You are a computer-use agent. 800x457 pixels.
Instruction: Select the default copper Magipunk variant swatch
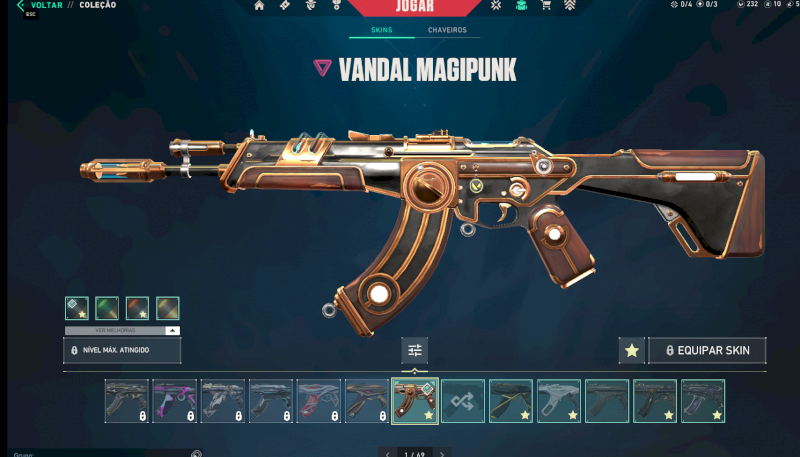point(77,308)
